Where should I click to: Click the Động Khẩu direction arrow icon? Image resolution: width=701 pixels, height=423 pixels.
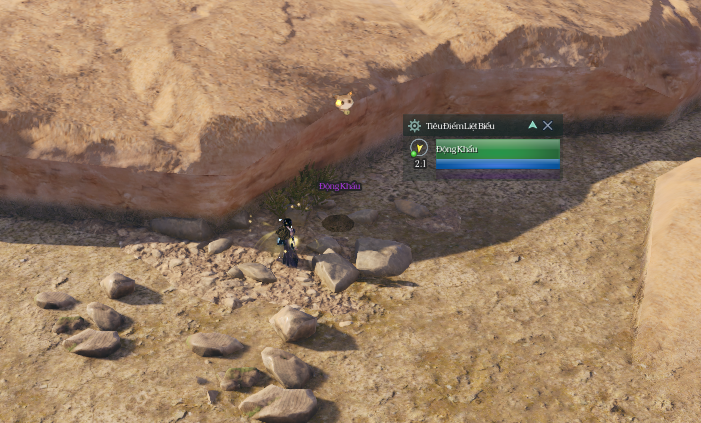pos(419,148)
